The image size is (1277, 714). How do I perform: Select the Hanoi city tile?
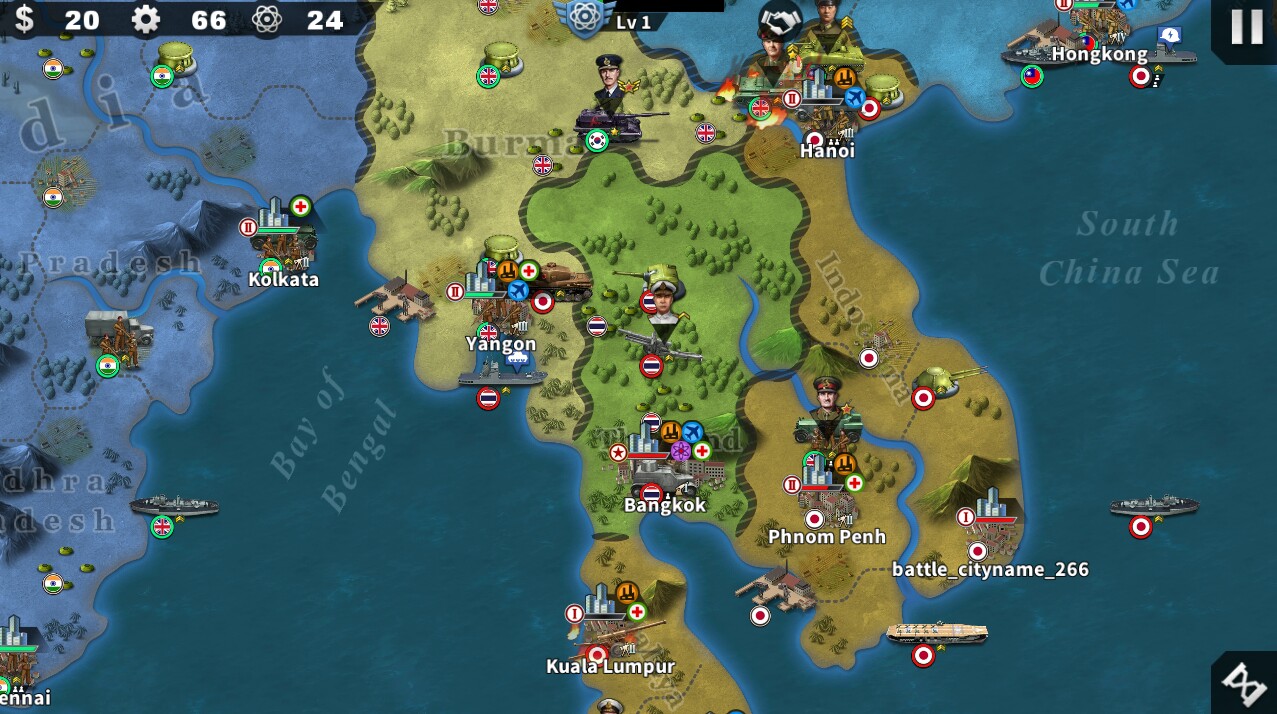825,111
